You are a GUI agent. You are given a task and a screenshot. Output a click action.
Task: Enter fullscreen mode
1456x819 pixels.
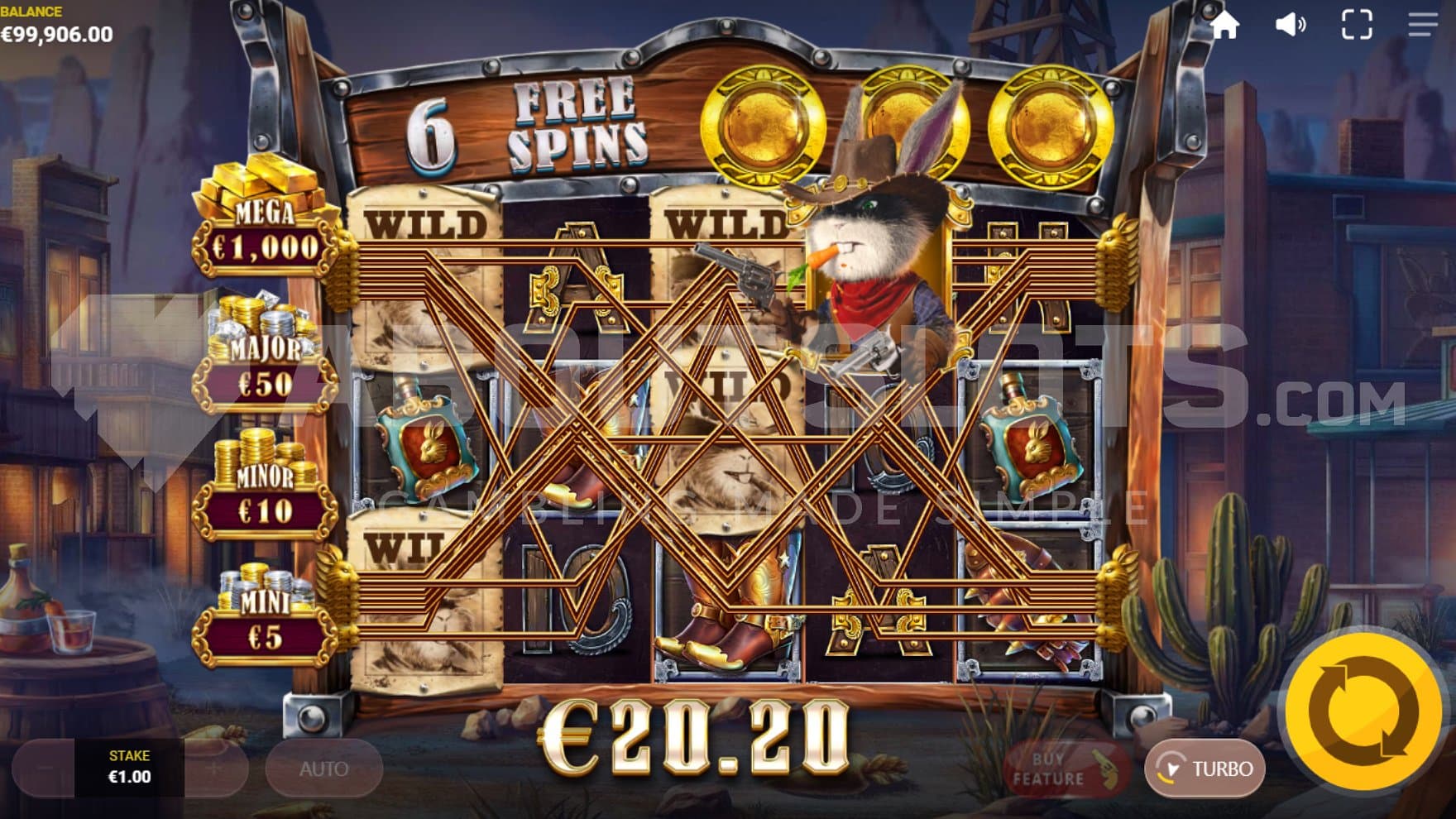pyautogui.click(x=1356, y=25)
